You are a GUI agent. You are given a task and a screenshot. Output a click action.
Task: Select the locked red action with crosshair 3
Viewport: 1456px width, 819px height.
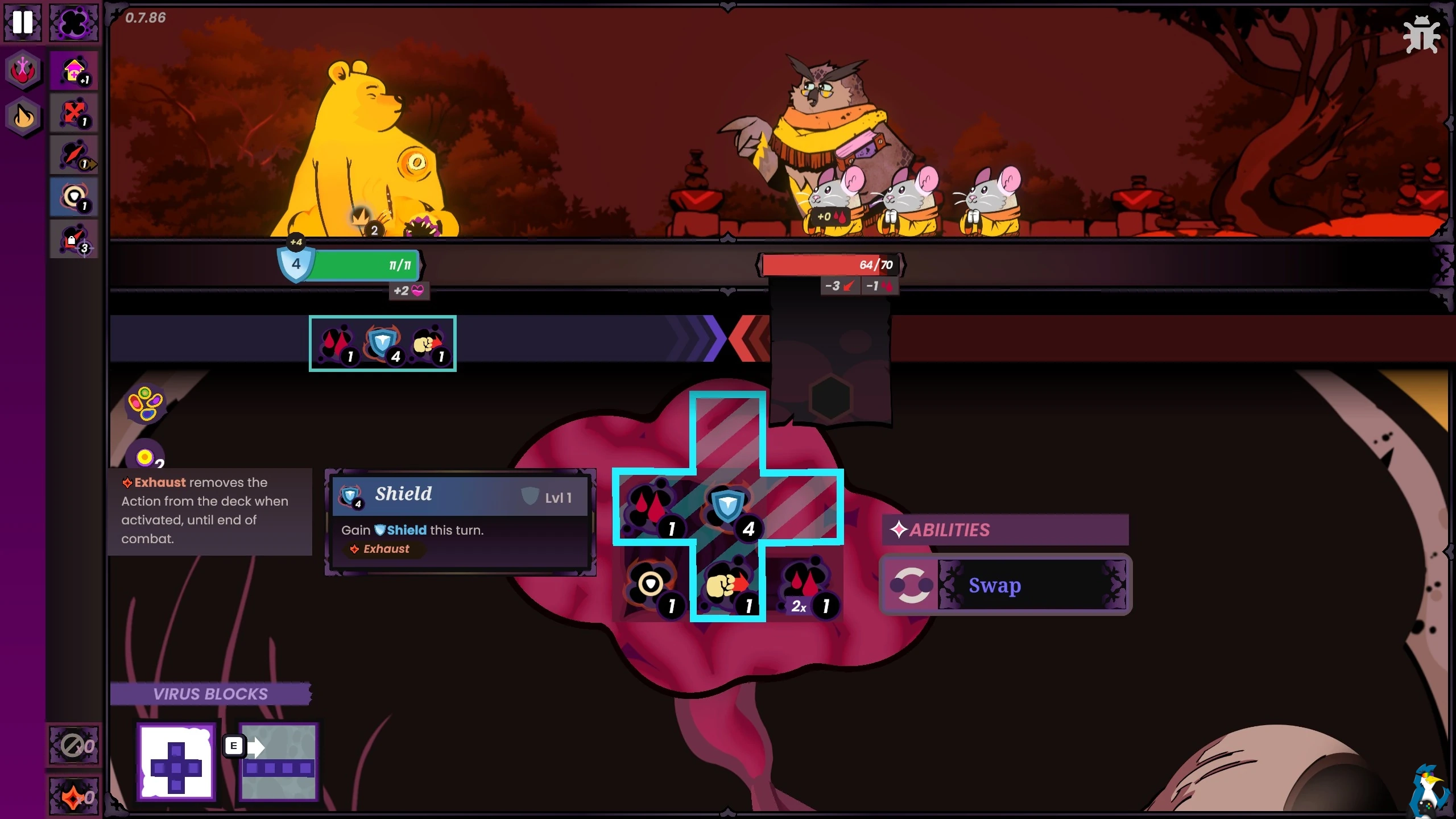74,239
